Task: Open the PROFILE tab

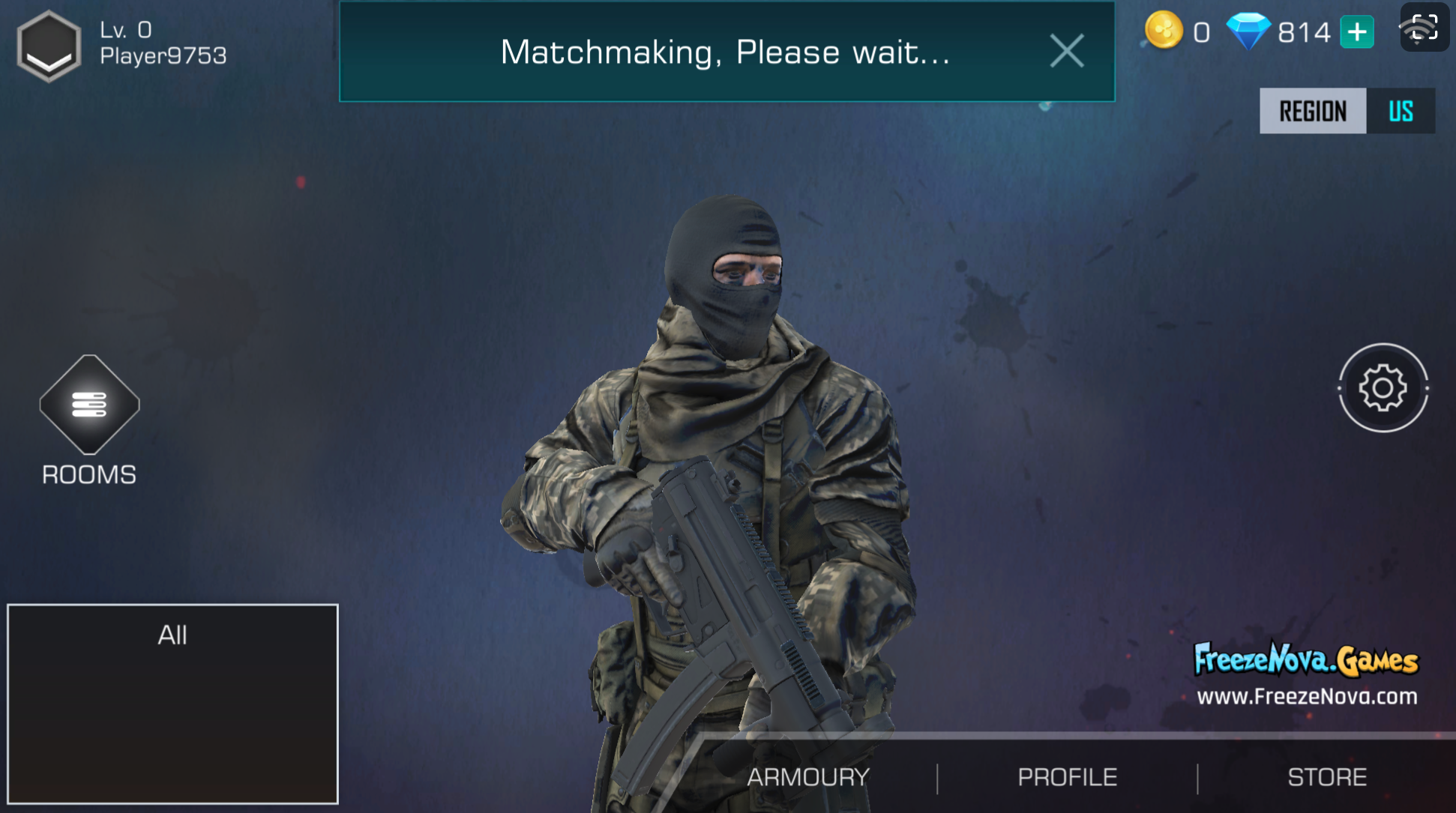Action: pyautogui.click(x=1068, y=777)
